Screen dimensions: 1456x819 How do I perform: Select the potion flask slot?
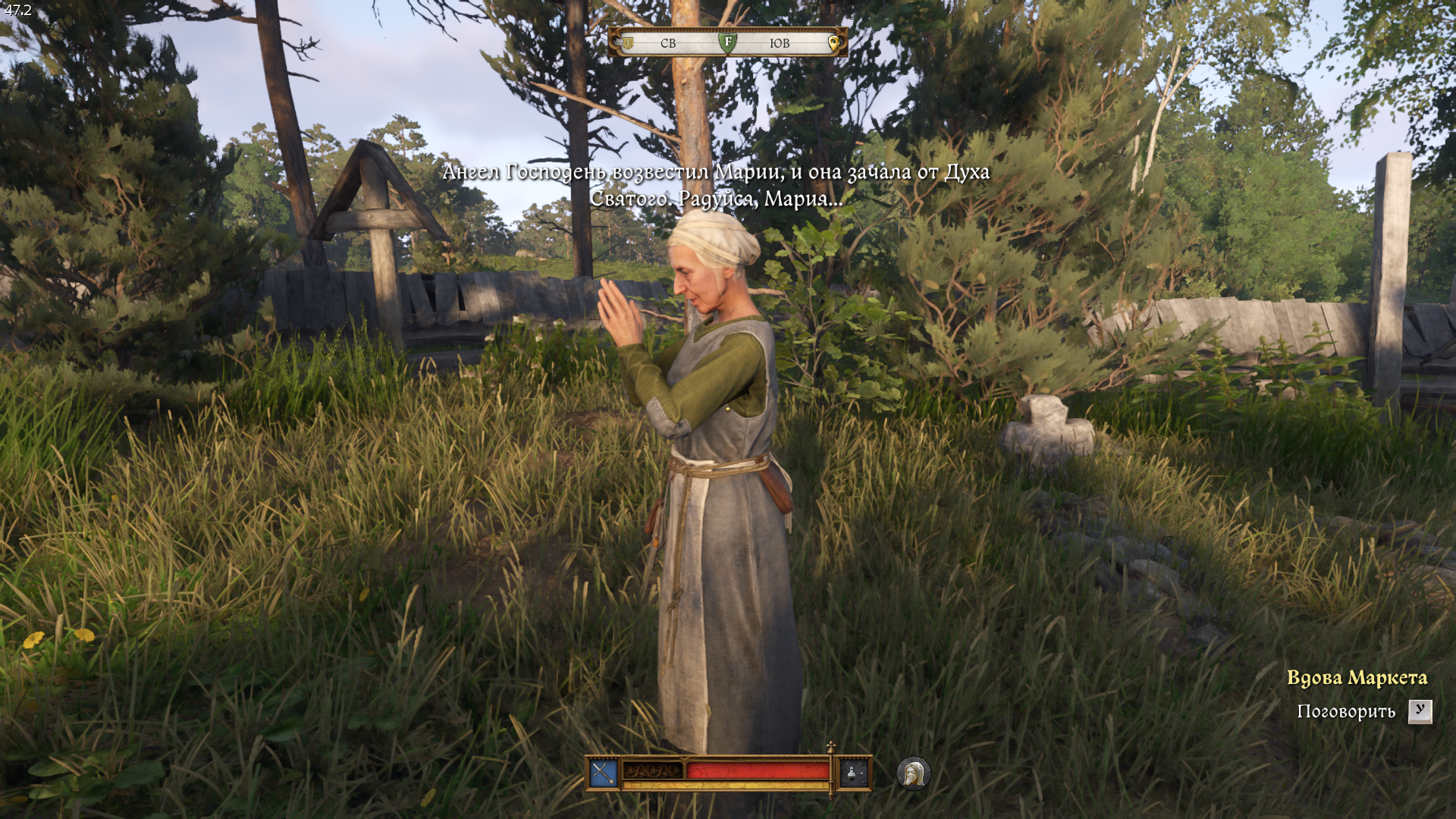[853, 773]
